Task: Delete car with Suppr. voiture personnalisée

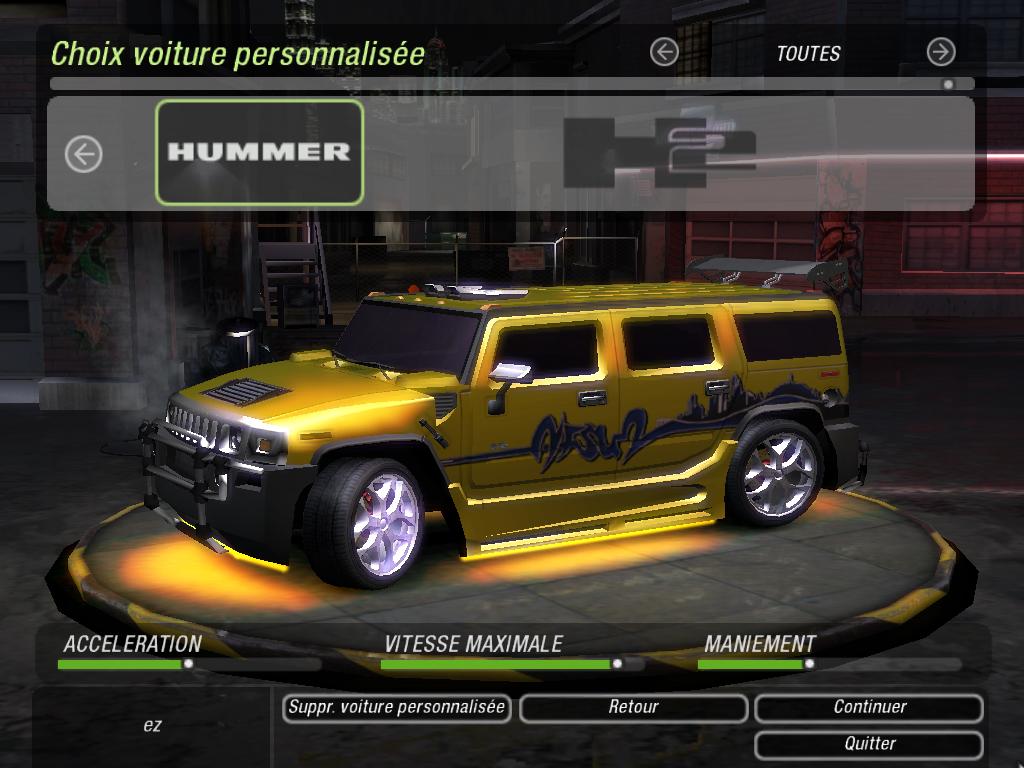Action: click(x=397, y=708)
